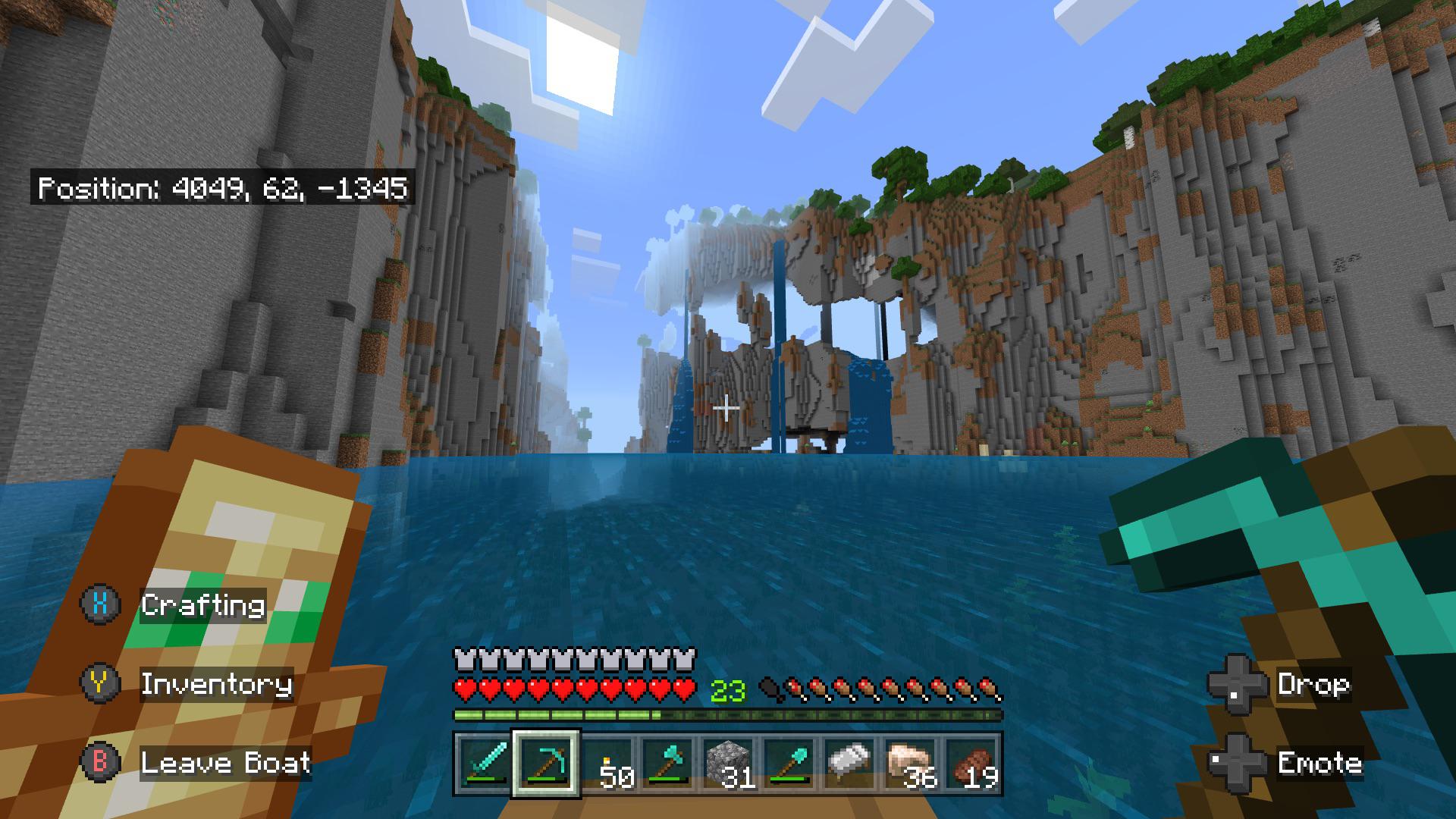Image resolution: width=1456 pixels, height=819 pixels.
Task: Trigger the Emote action
Action: click(x=1319, y=762)
